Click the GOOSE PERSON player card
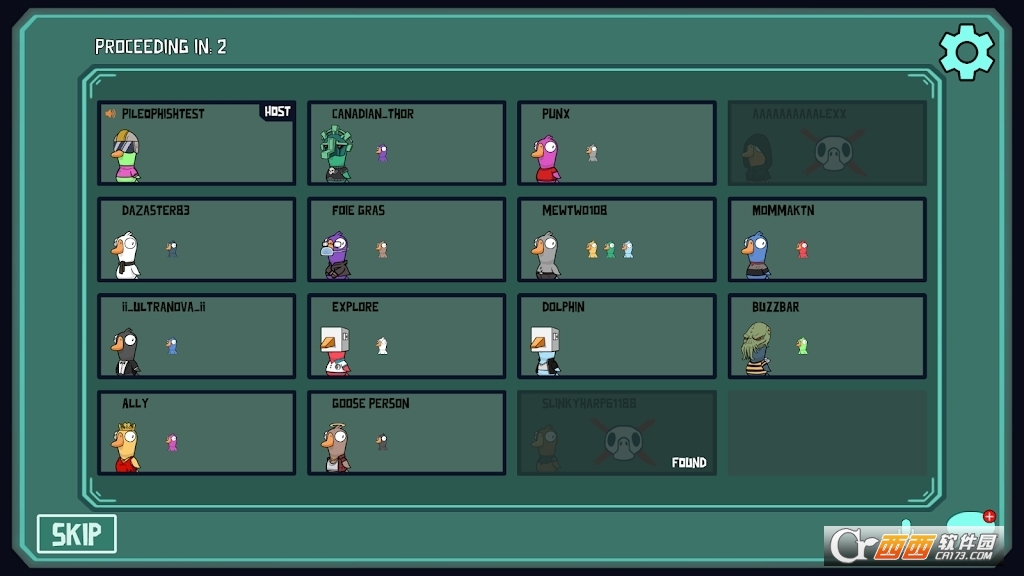Screen dimensions: 1024x576 pos(406,433)
